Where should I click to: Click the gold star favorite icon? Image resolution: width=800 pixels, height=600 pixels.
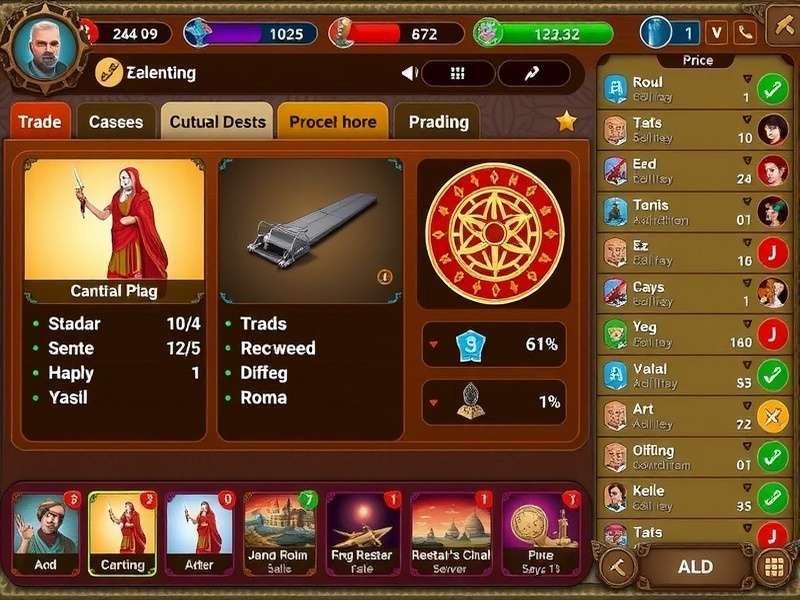click(x=566, y=121)
